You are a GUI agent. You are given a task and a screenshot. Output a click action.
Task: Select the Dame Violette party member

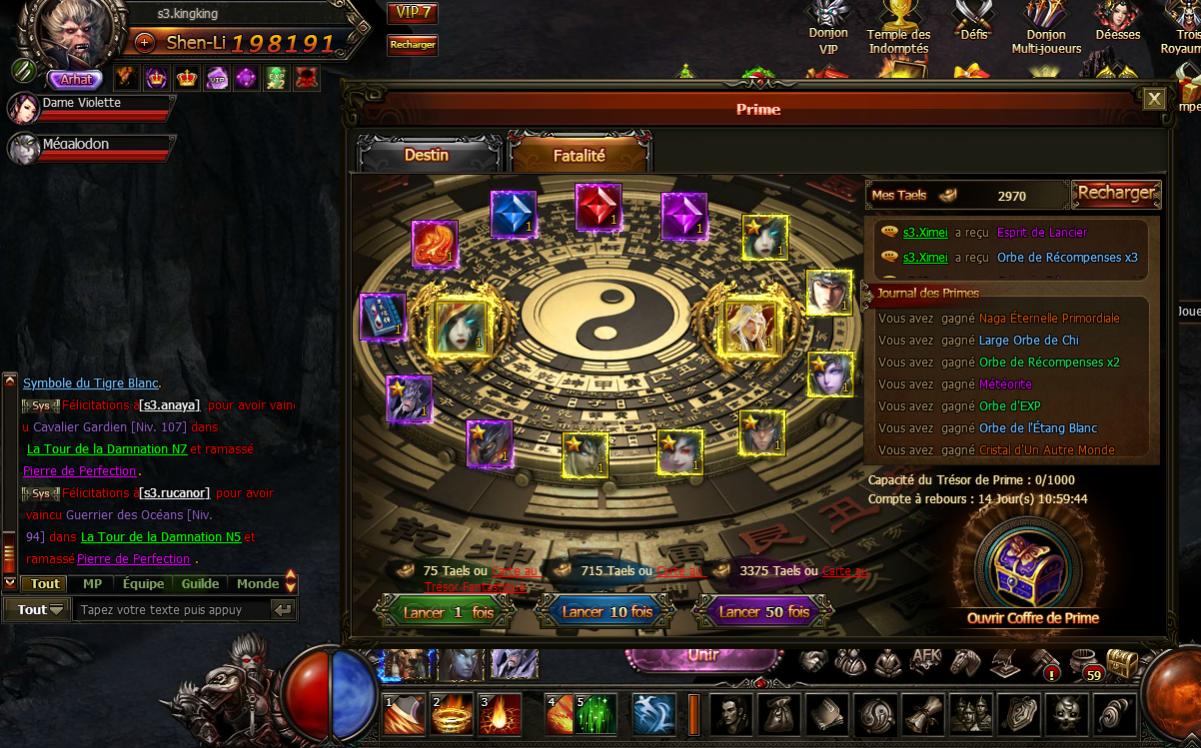(81, 103)
